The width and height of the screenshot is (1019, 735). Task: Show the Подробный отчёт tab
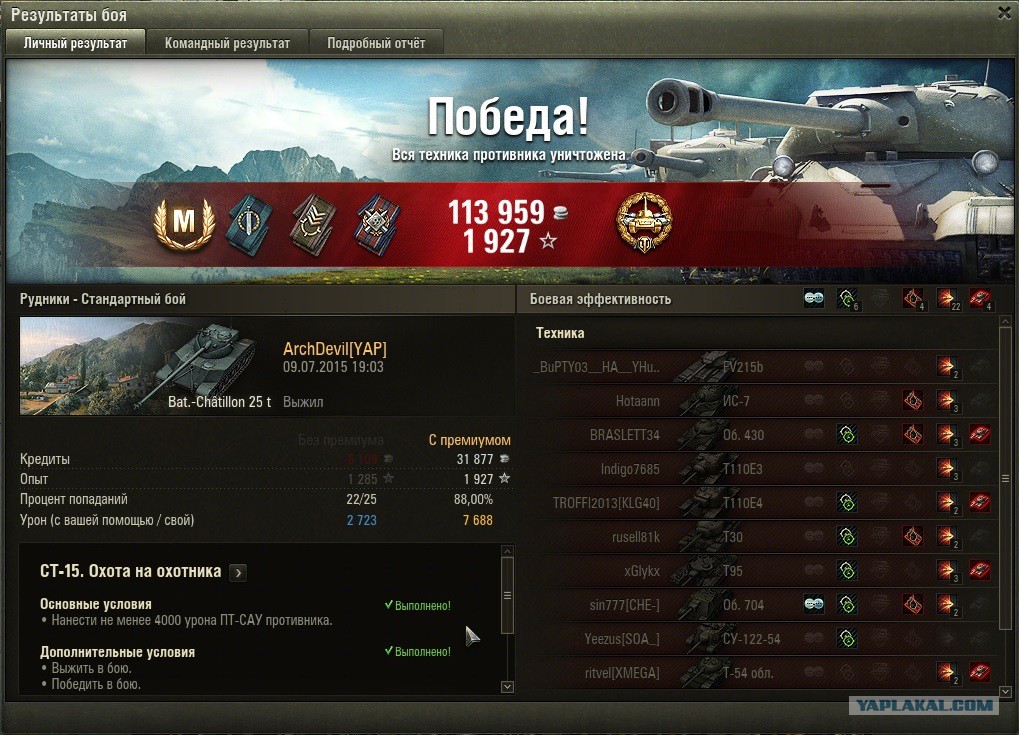tap(376, 43)
